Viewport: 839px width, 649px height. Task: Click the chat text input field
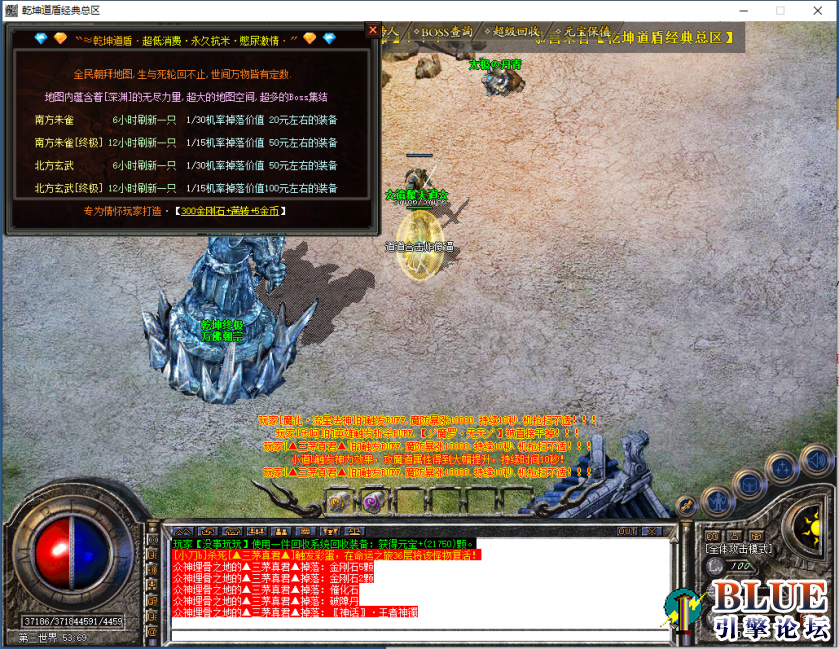[x=420, y=634]
